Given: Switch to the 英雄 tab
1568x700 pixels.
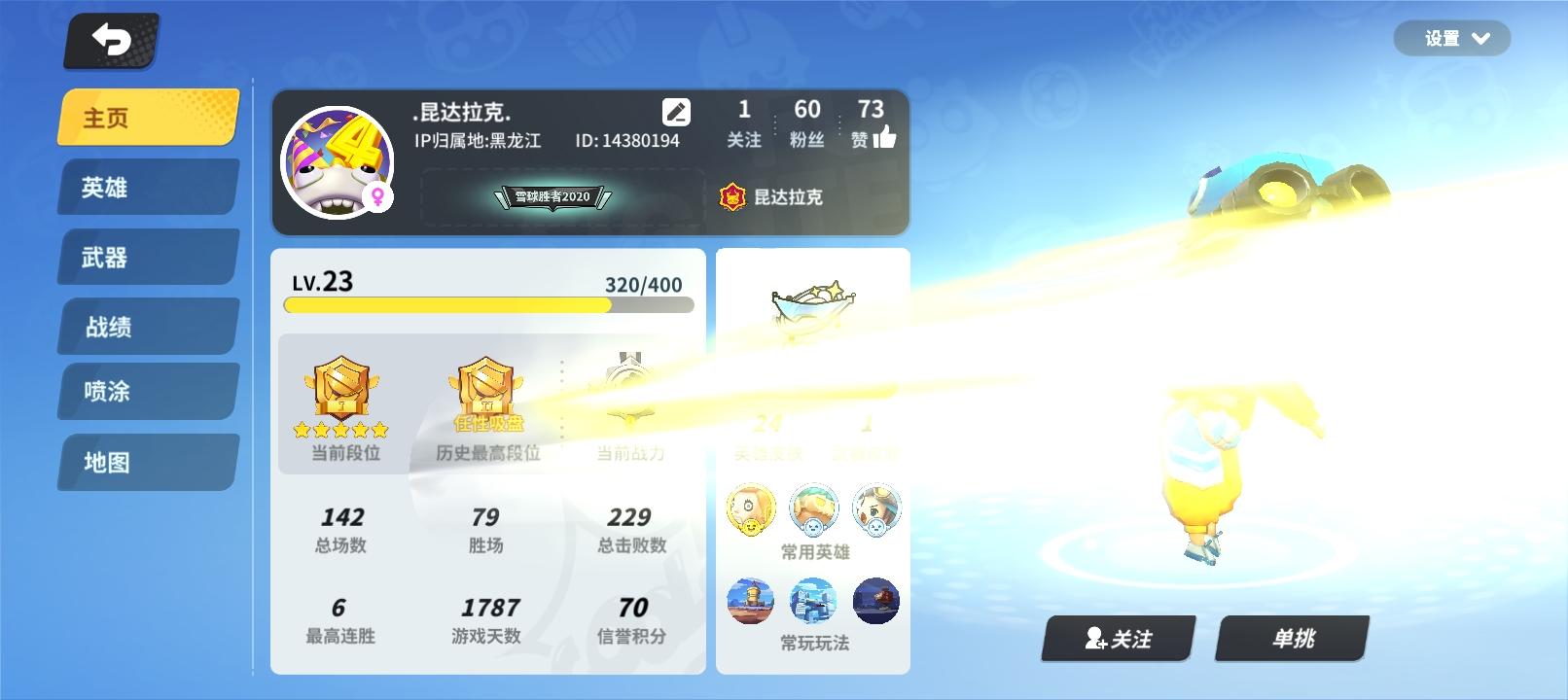Looking at the screenshot, I should coord(147,187).
